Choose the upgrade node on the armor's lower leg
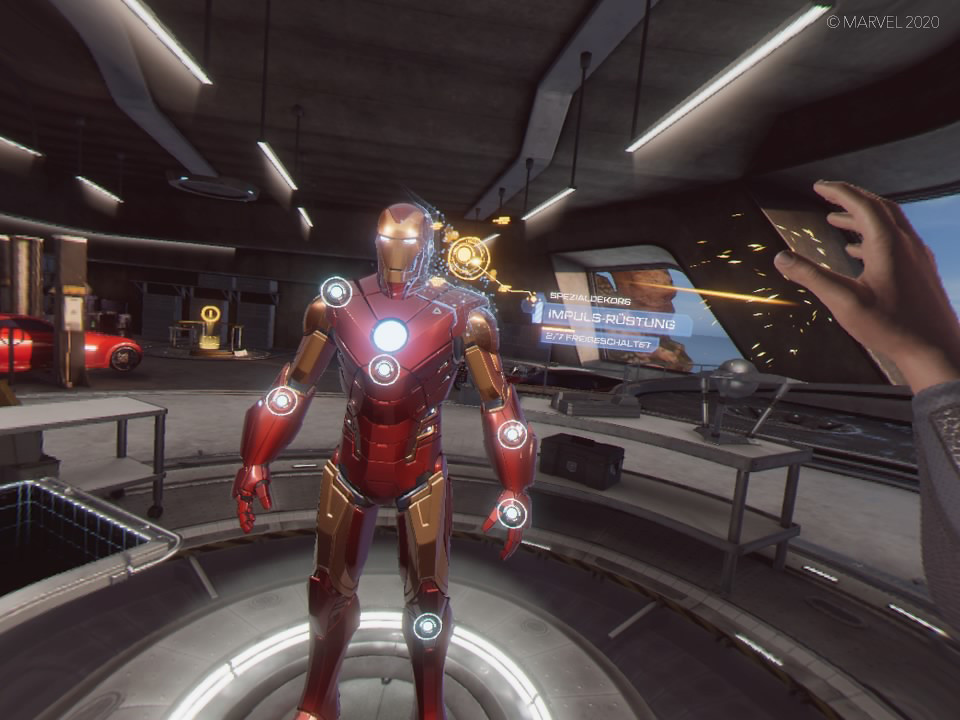960x720 pixels. [427, 627]
